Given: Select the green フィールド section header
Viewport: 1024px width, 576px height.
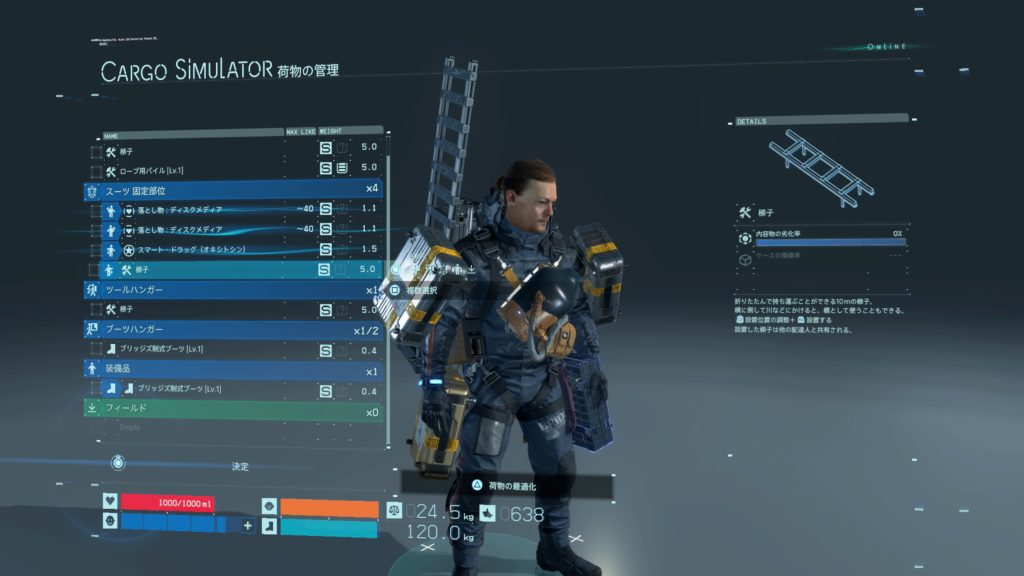Looking at the screenshot, I should (x=232, y=409).
